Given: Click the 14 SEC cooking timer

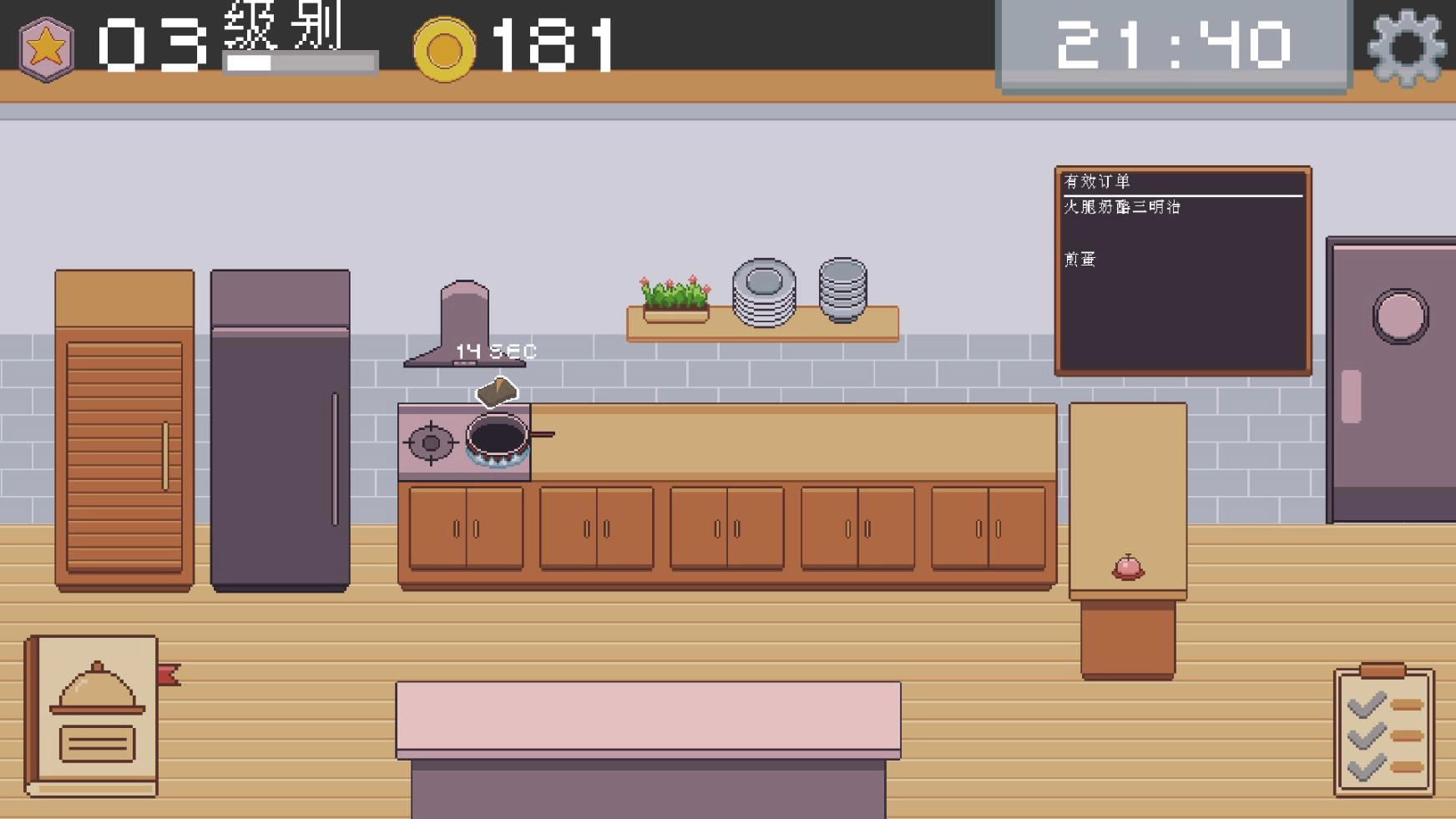Looking at the screenshot, I should click(495, 350).
